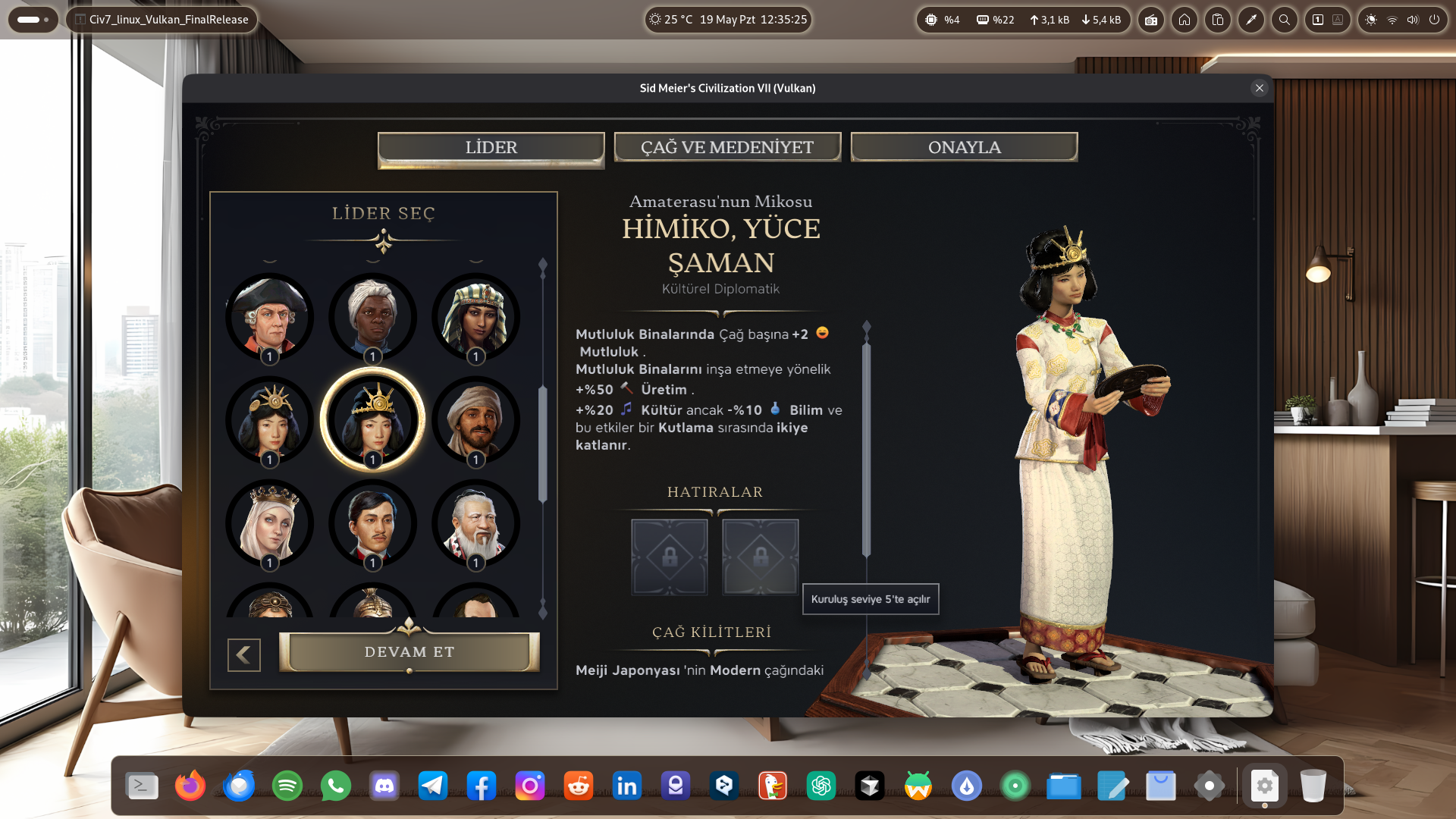Image resolution: width=1456 pixels, height=819 pixels.
Task: Open the ÇAĞ VE MEDENİYET tab
Action: click(726, 147)
